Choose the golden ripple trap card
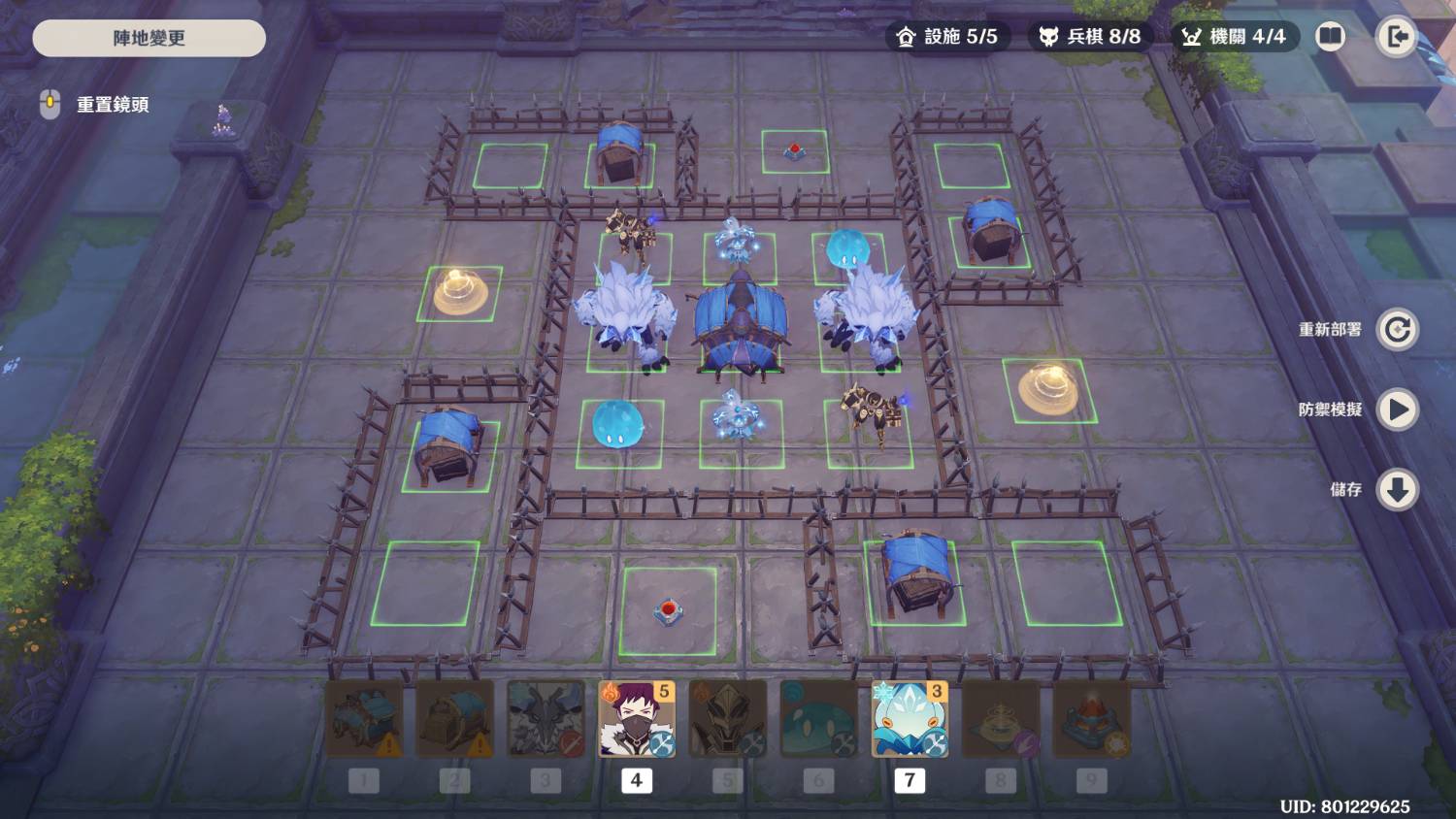 point(1001,719)
